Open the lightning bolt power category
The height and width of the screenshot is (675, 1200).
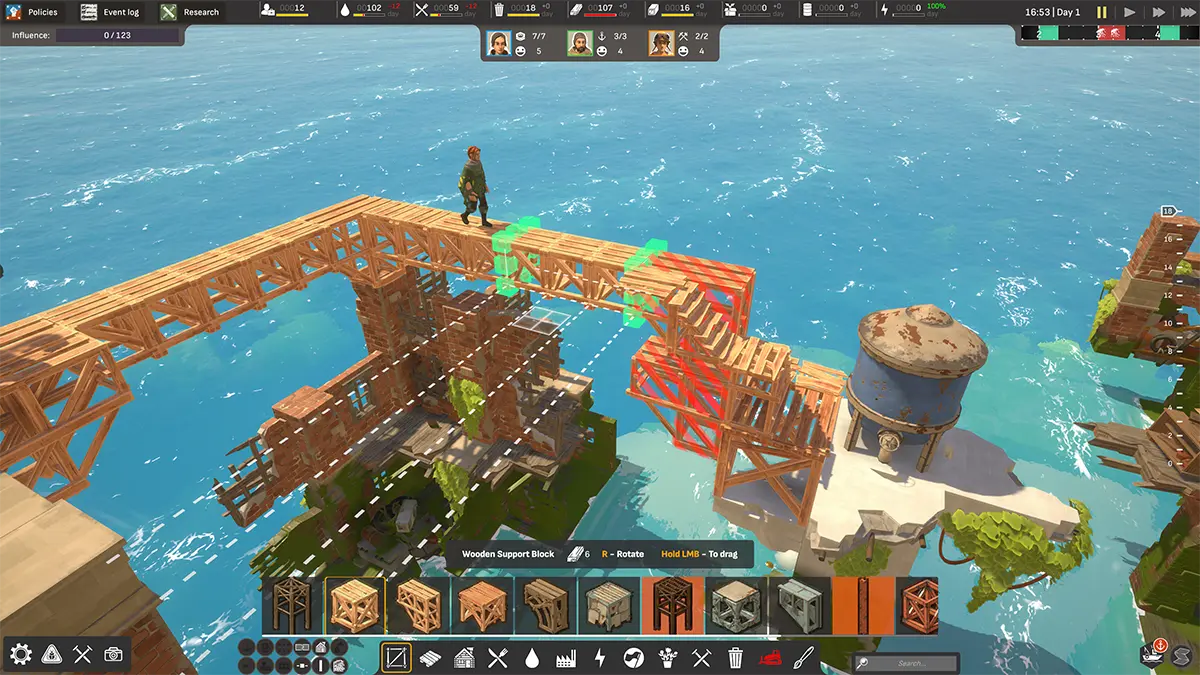600,657
